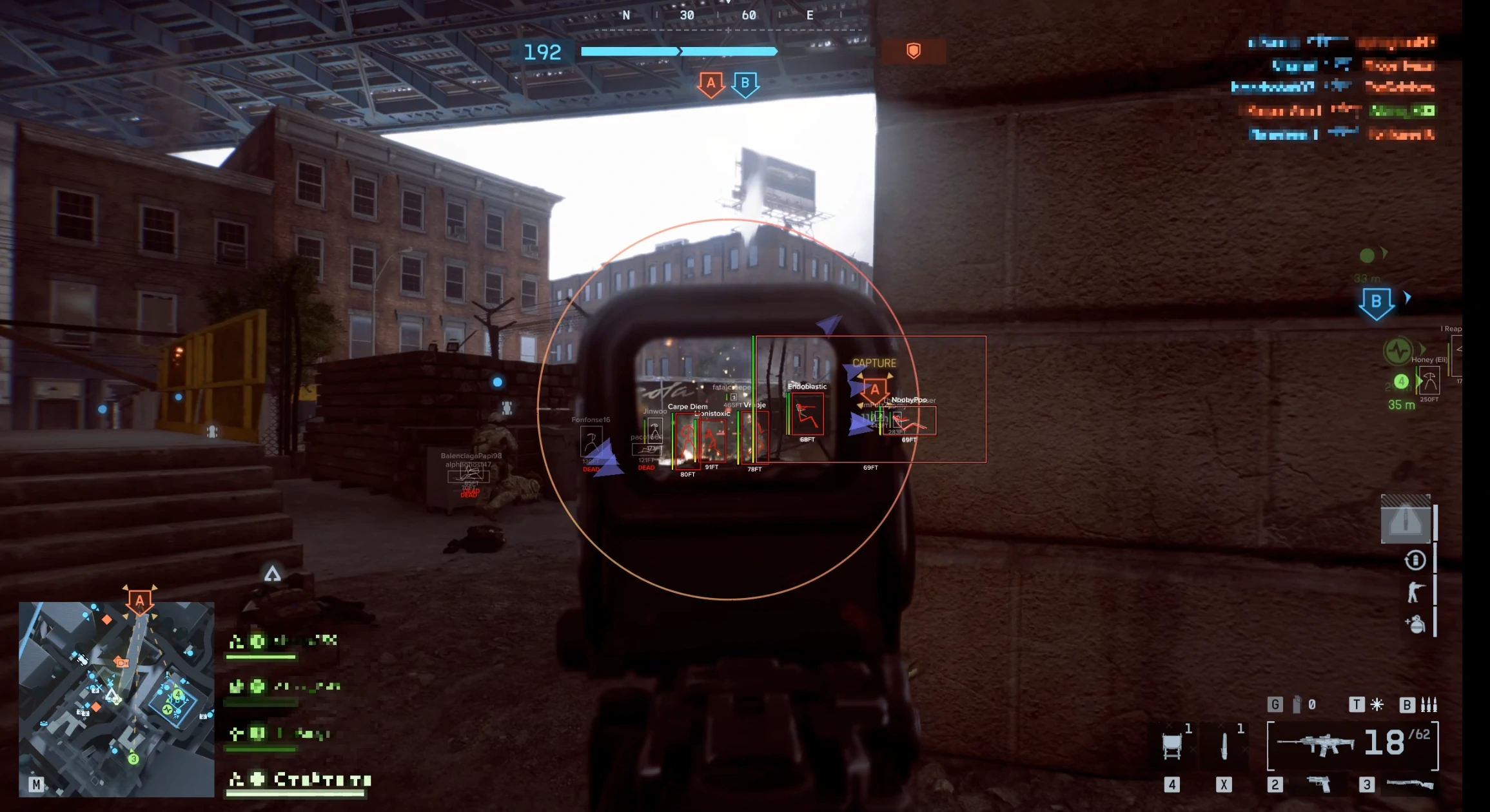Image resolution: width=1490 pixels, height=812 pixels.
Task: Click the blue B flag tab below the compass
Action: 745,84
